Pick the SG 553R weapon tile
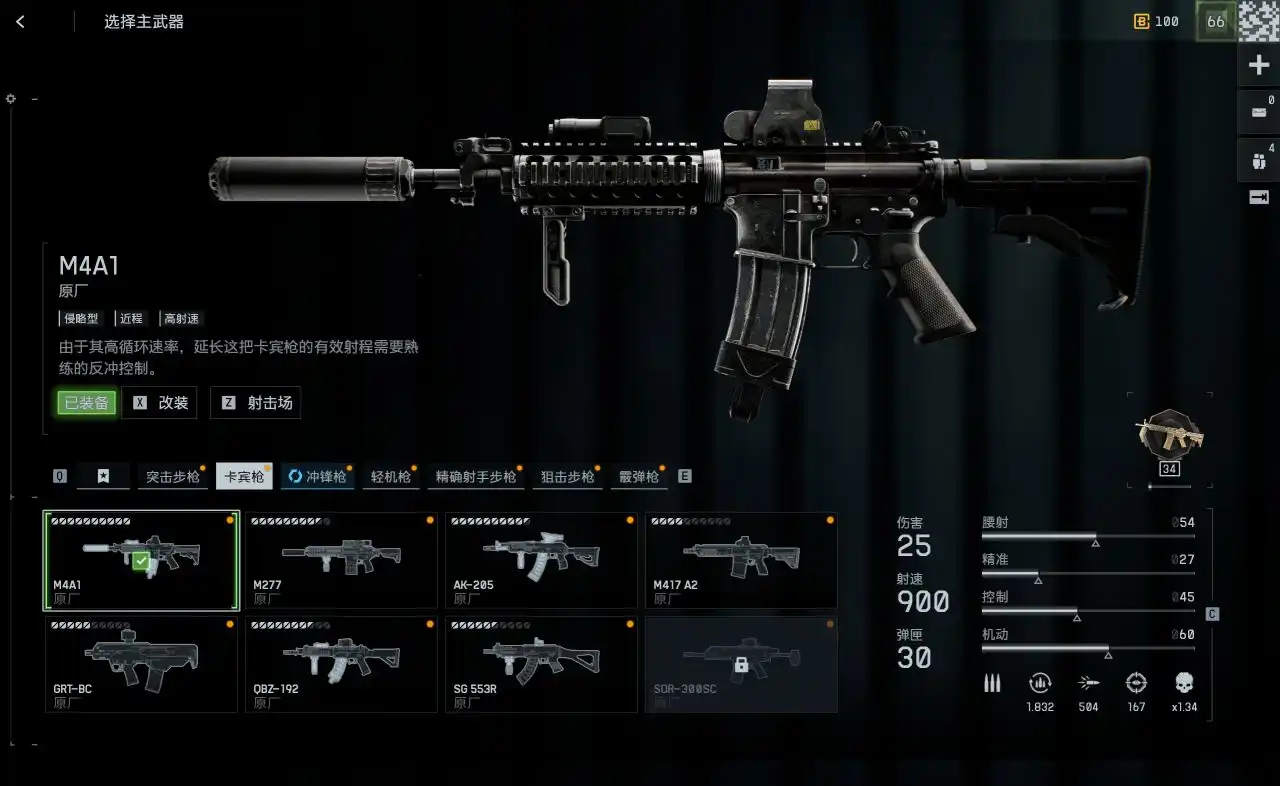The image size is (1280, 786). [541, 664]
